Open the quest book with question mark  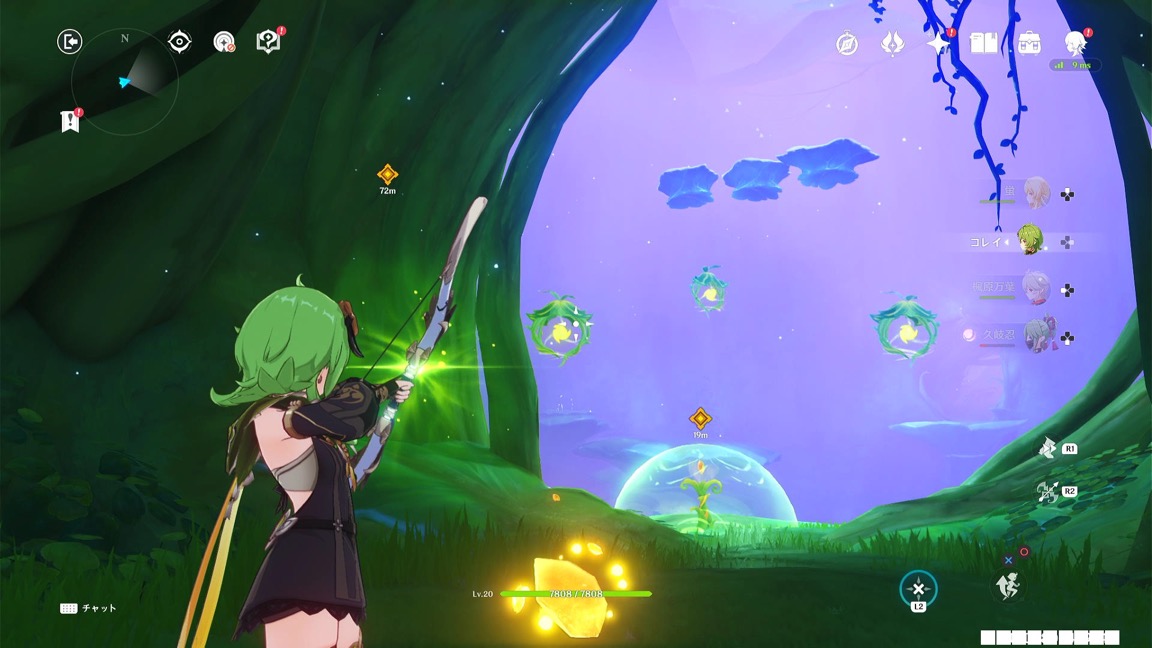click(x=267, y=42)
